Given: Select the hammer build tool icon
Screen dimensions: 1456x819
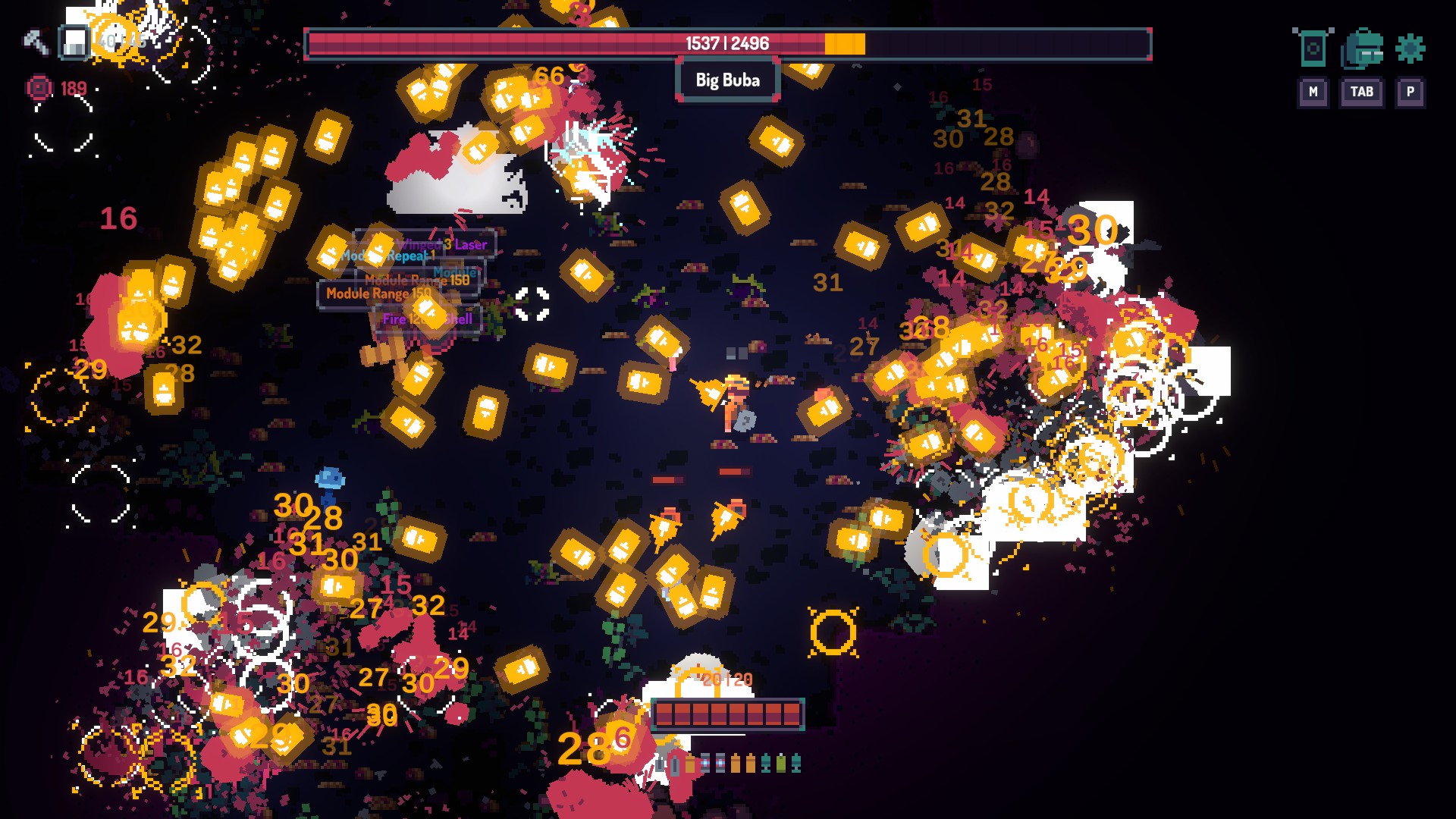Looking at the screenshot, I should click(x=35, y=42).
